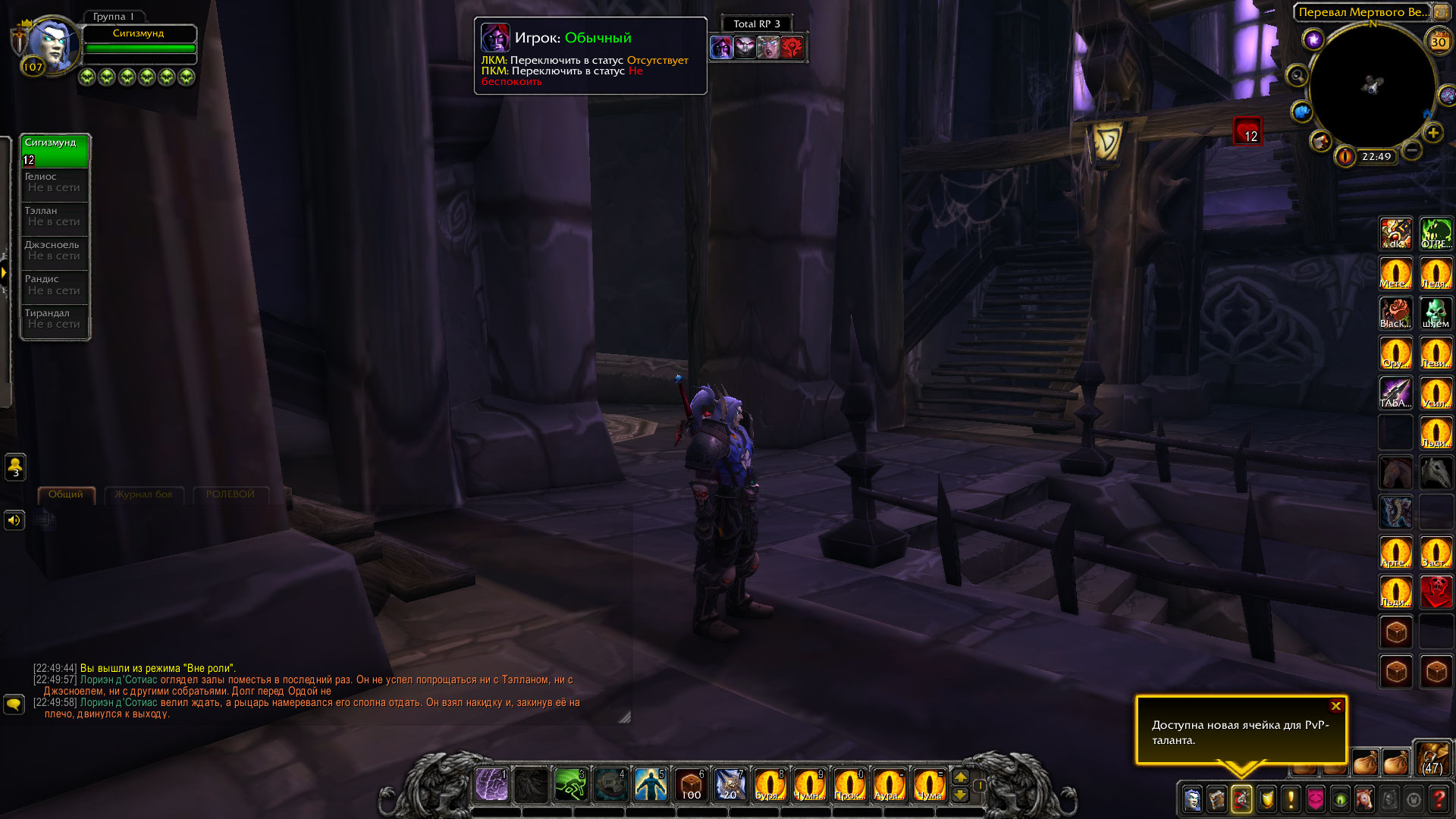Open the calendar showing day 30
The width and height of the screenshot is (1456, 819).
point(1438,42)
